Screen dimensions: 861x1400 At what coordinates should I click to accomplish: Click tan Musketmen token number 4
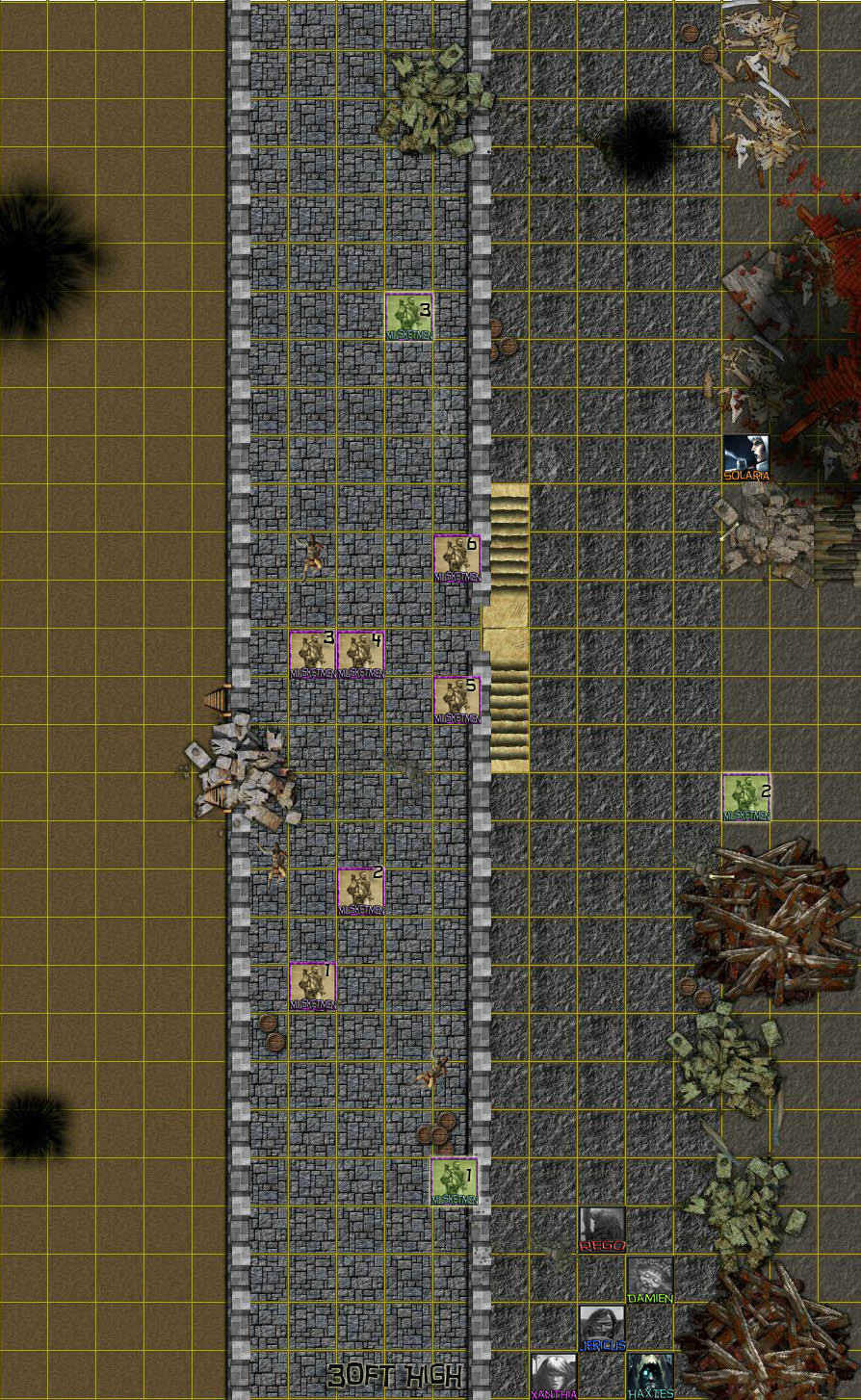tap(361, 655)
